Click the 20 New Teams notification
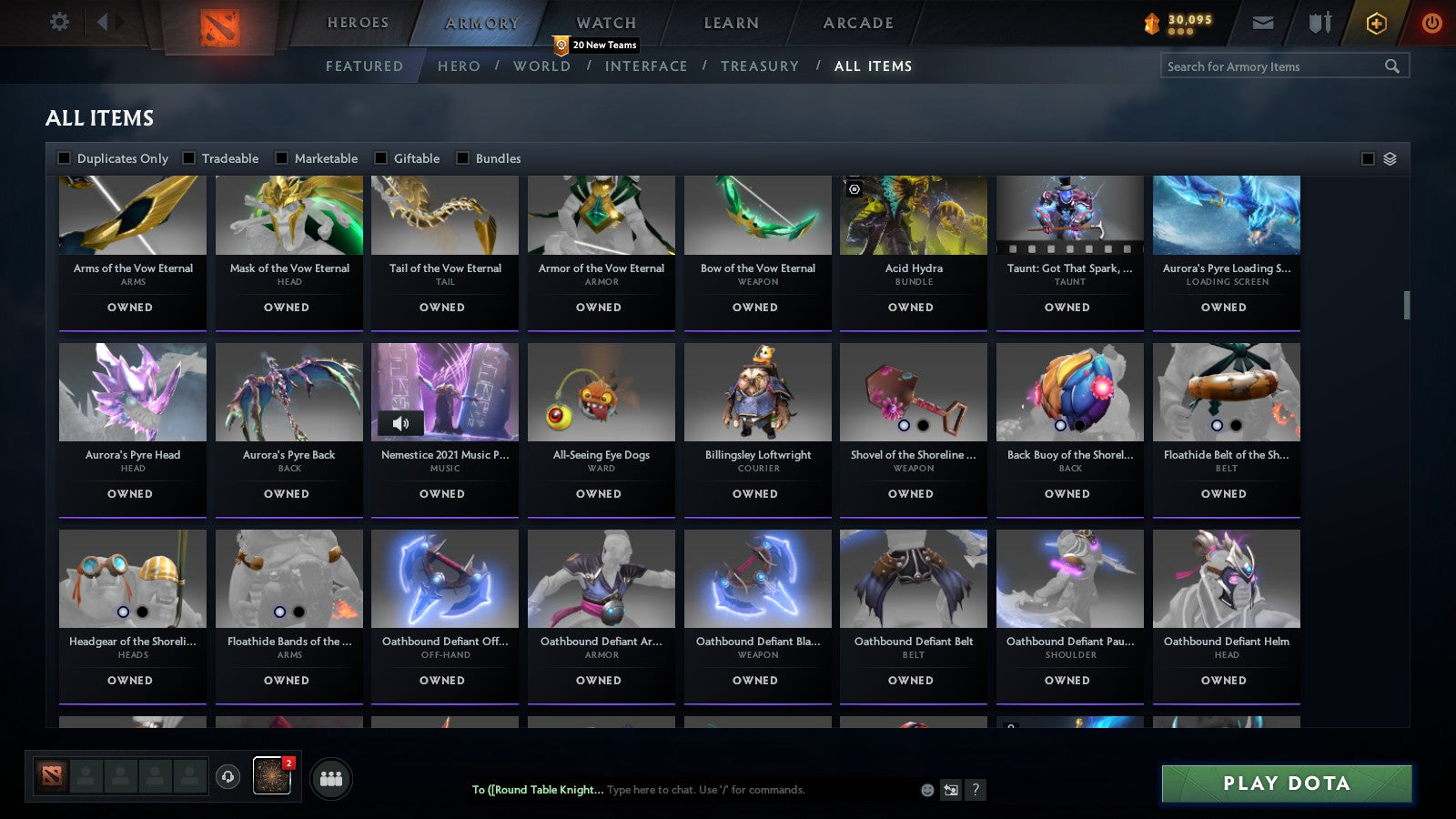1456x819 pixels. pyautogui.click(x=596, y=43)
